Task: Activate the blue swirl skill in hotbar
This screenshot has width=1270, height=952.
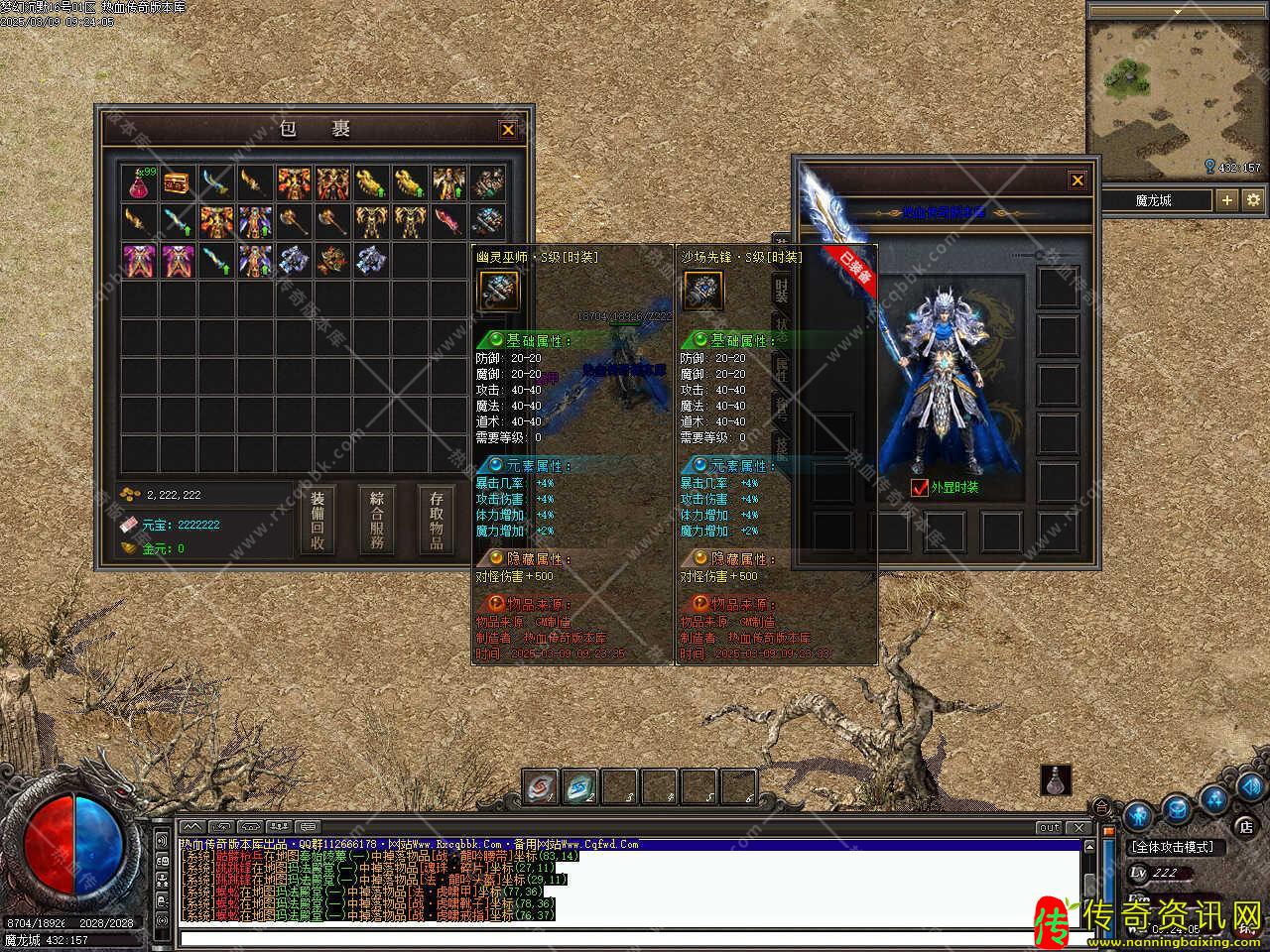Action: point(579,786)
